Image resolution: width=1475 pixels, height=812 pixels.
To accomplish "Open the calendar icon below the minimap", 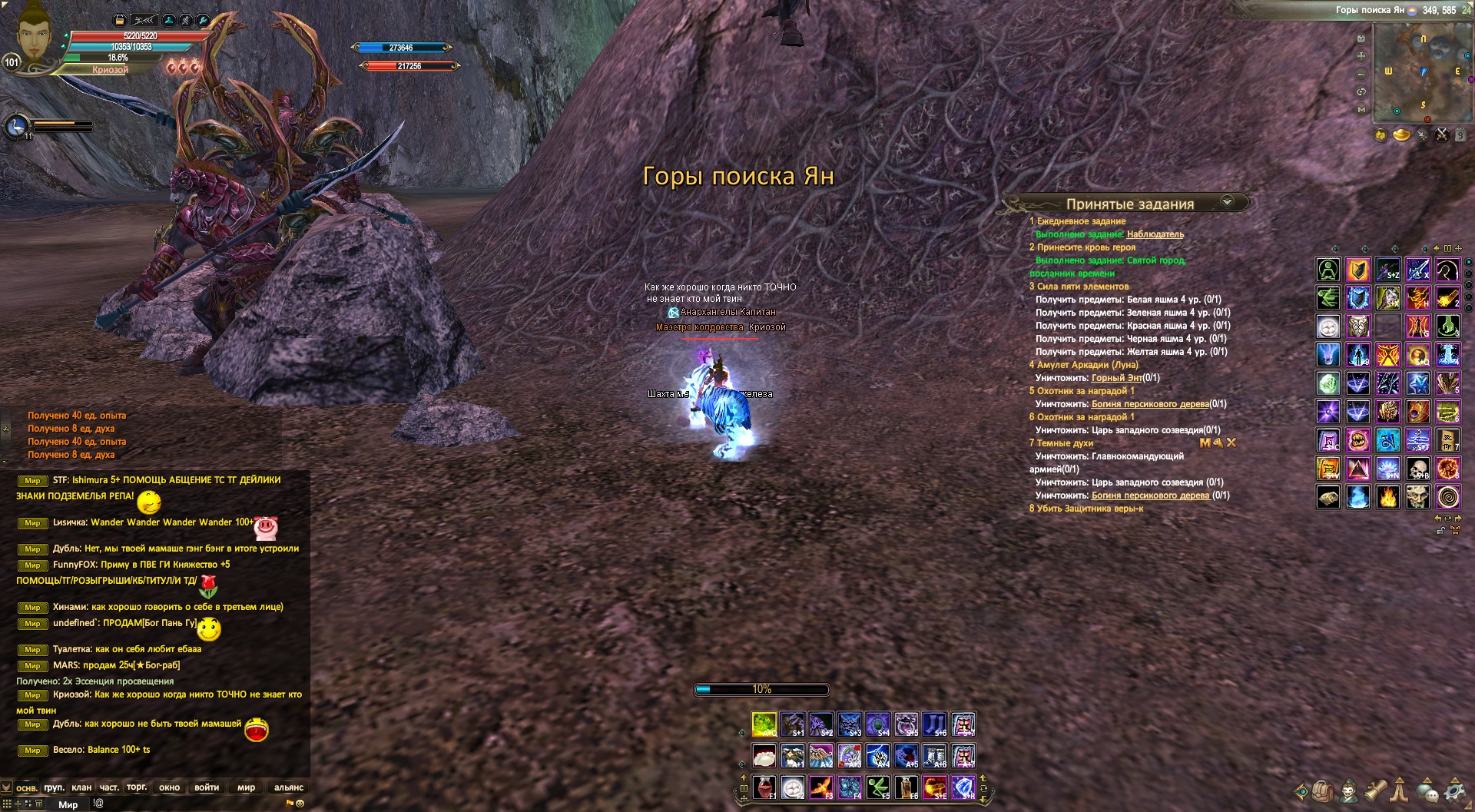I will click(1460, 135).
